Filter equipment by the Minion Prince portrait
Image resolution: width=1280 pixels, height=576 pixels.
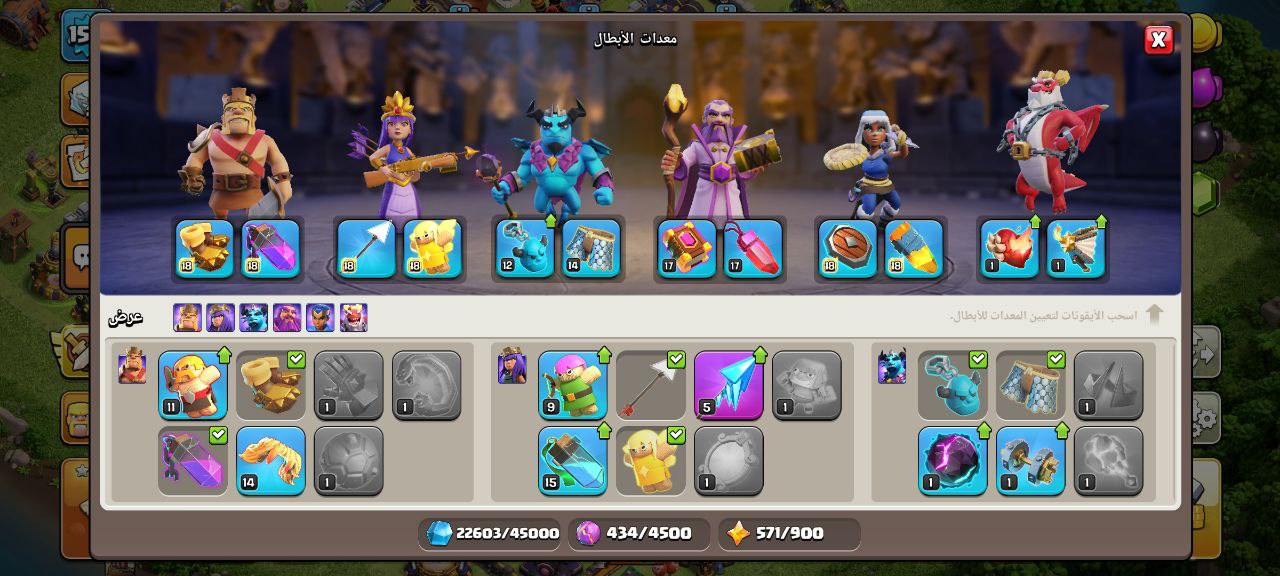[253, 318]
